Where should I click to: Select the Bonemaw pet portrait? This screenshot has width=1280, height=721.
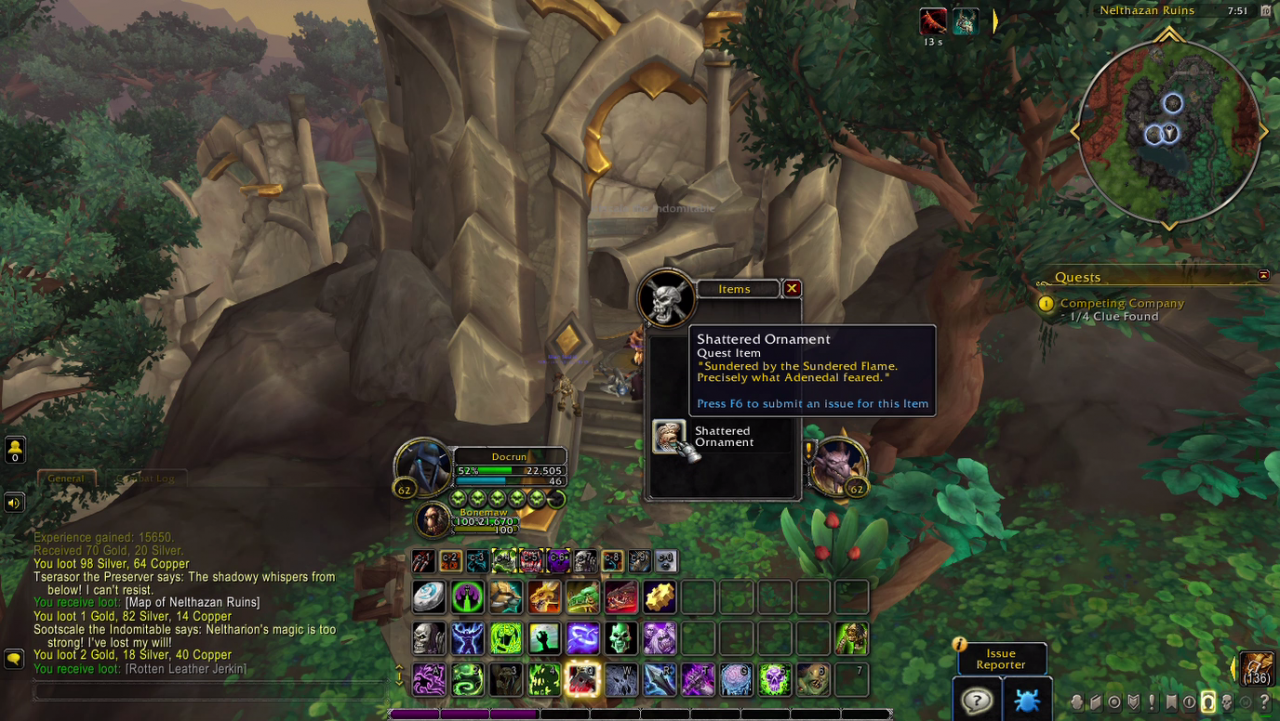coord(433,520)
